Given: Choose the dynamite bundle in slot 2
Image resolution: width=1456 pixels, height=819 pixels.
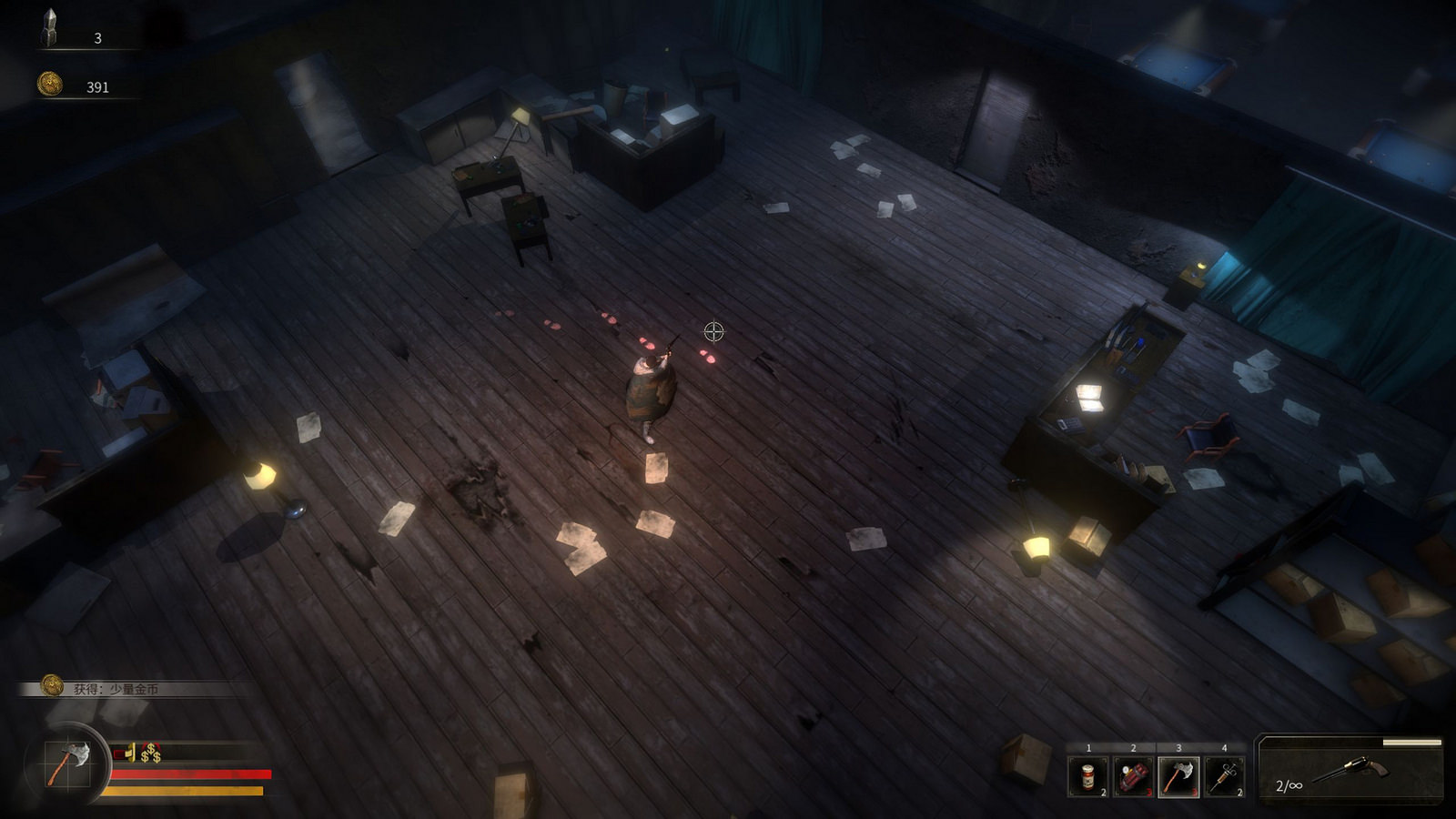Looking at the screenshot, I should (x=1133, y=776).
